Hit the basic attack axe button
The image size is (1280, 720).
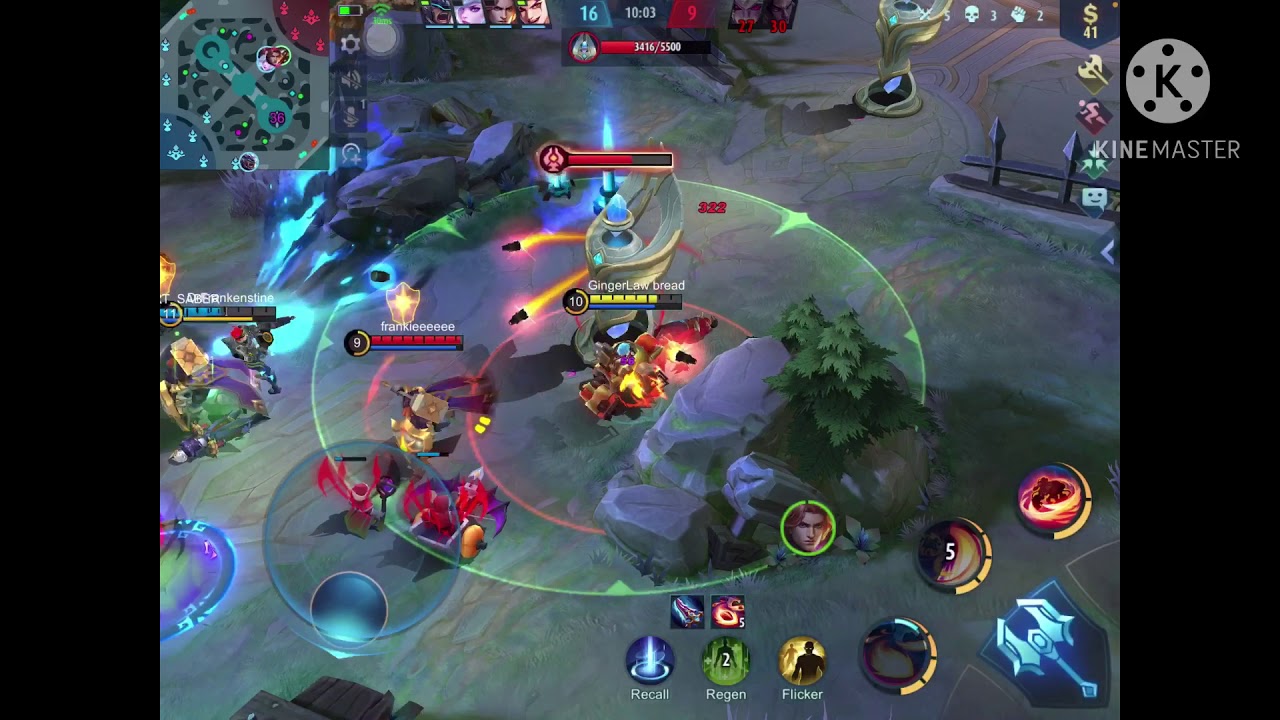[x=1046, y=642]
